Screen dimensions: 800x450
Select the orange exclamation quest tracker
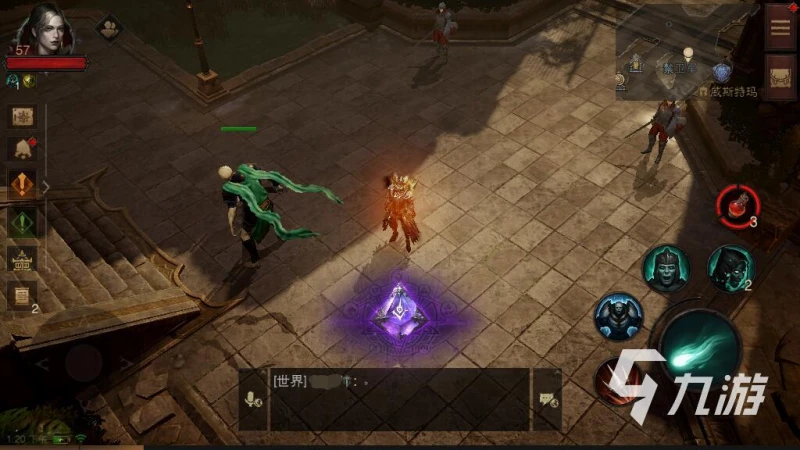[22, 186]
